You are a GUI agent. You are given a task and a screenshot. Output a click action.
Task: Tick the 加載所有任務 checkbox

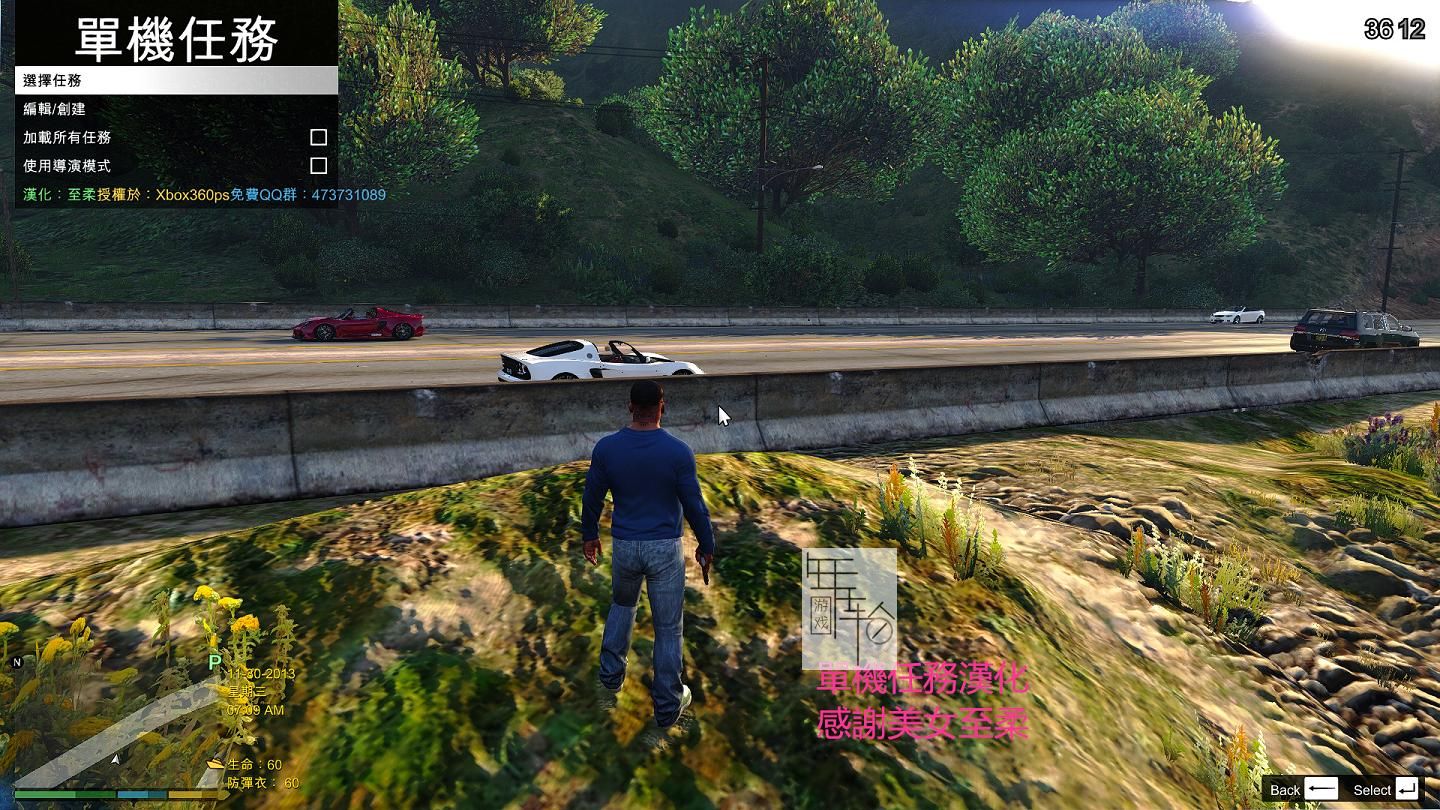(318, 137)
